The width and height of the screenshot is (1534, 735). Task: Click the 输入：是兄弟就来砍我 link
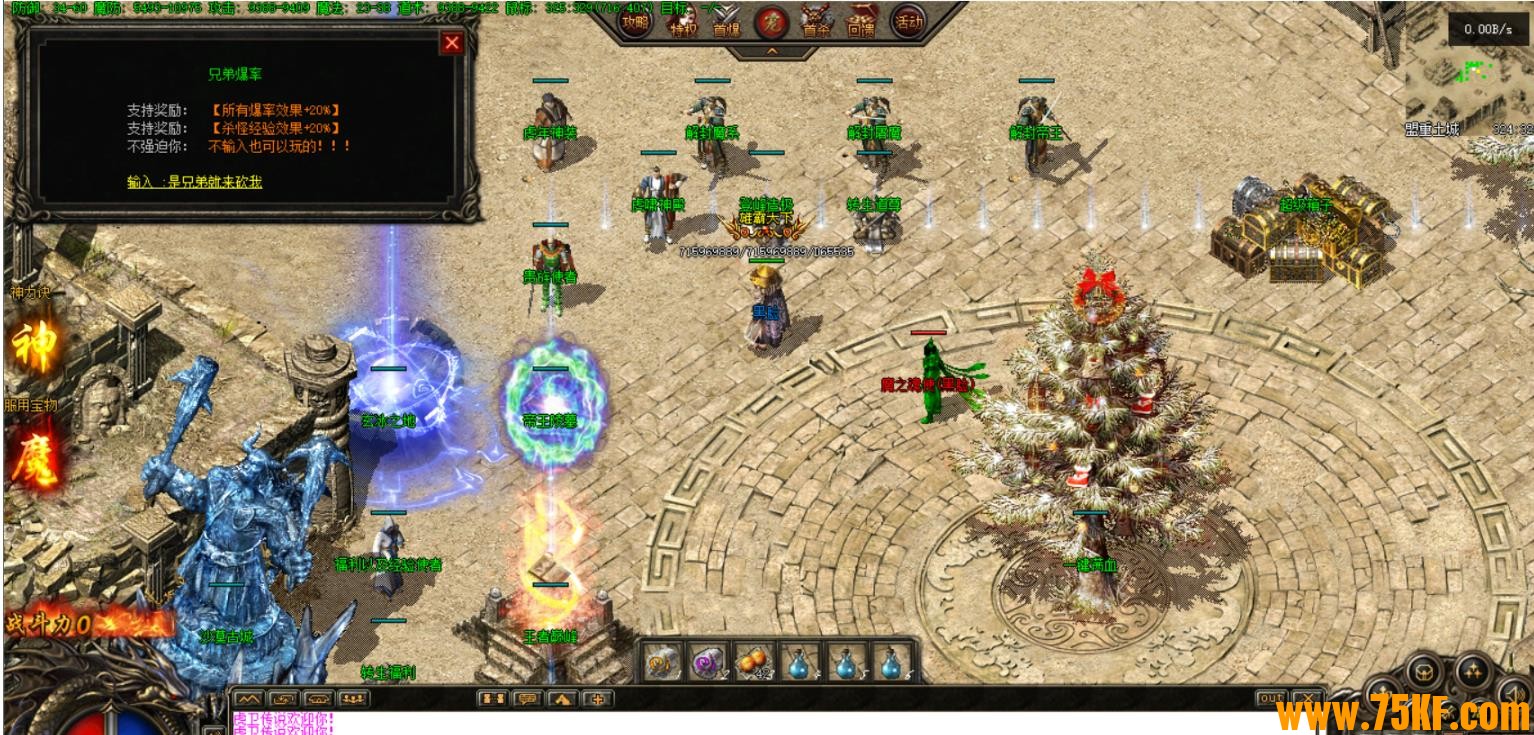click(194, 182)
